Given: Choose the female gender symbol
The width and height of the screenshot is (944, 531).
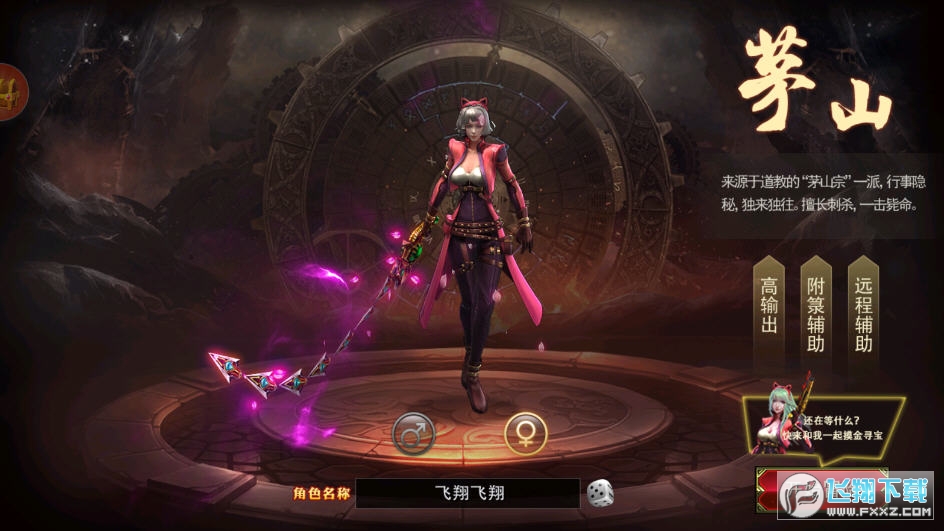Looking at the screenshot, I should click(524, 431).
